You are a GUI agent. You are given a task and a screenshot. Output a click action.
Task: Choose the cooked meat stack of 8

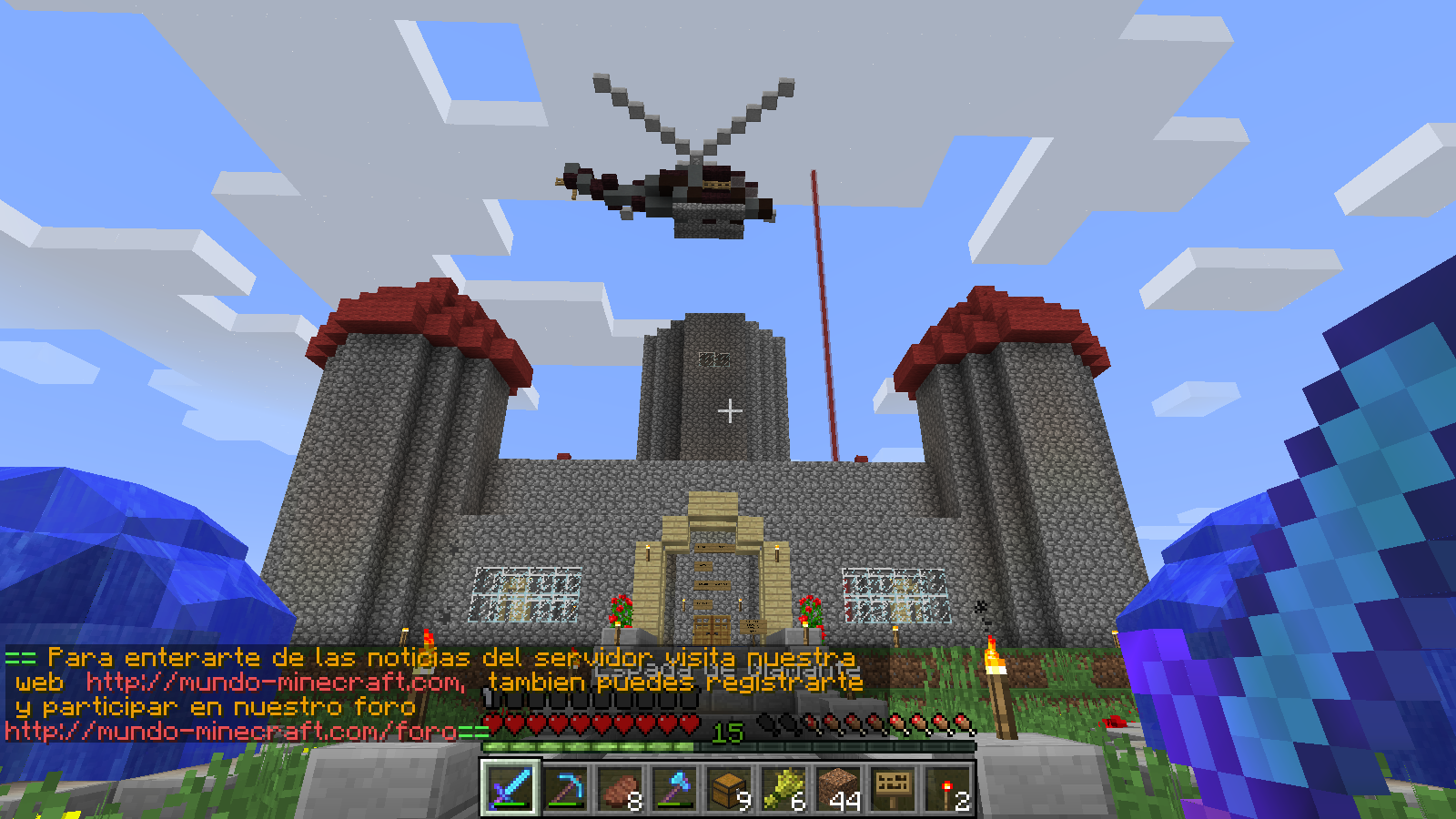coord(620,787)
